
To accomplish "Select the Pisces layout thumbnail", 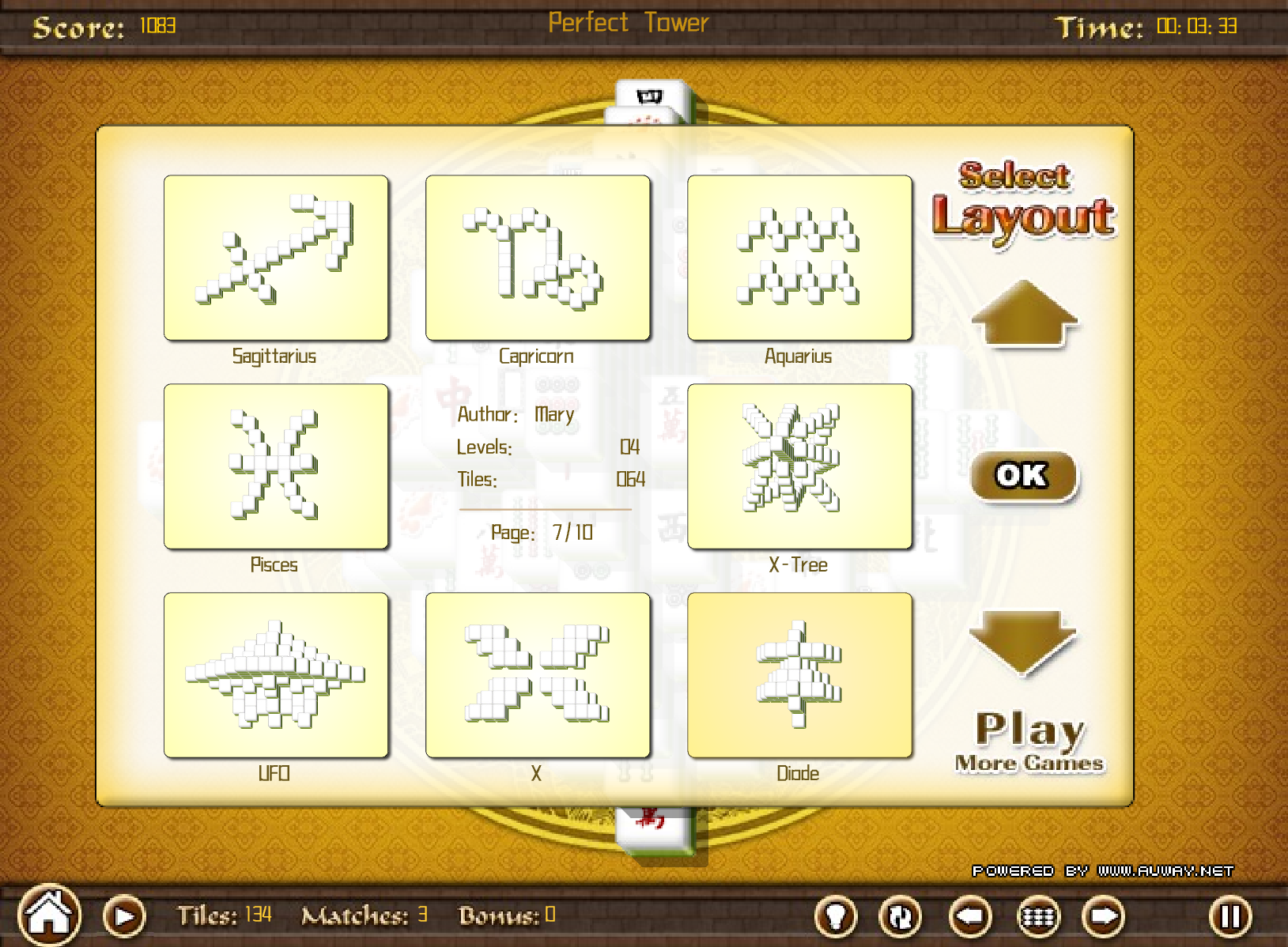I will coord(276,466).
